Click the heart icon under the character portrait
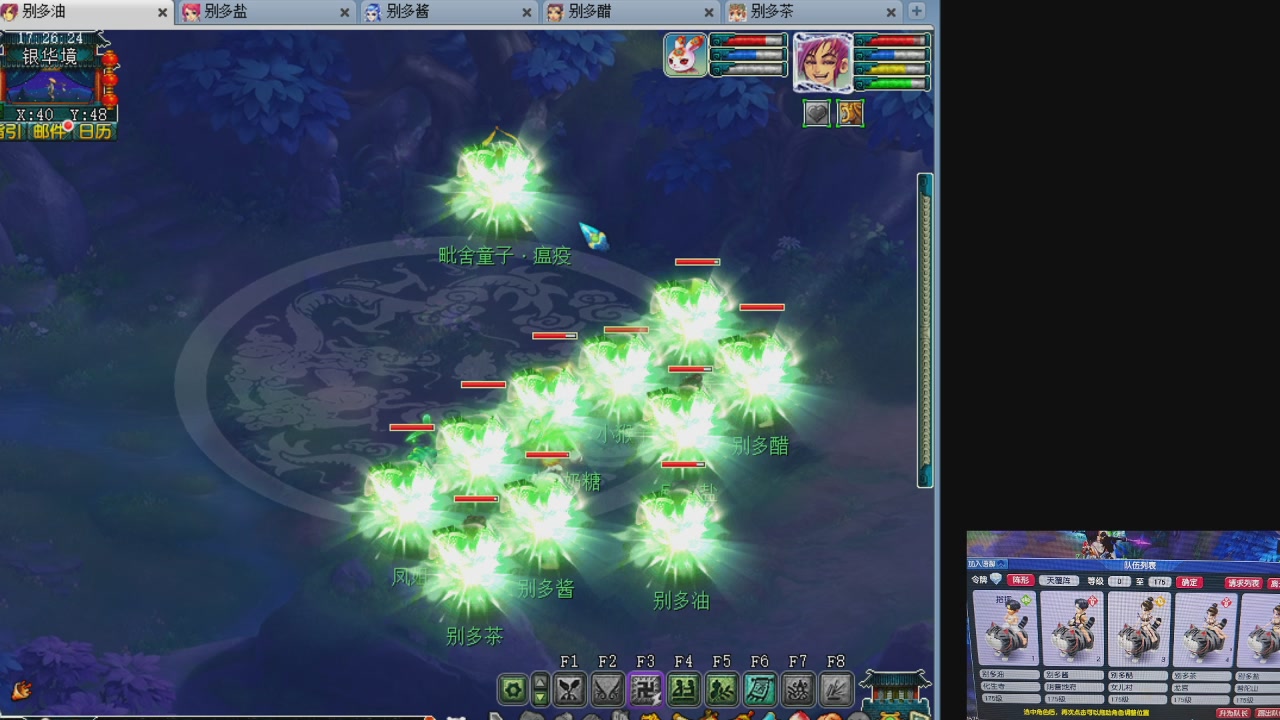 coord(817,113)
